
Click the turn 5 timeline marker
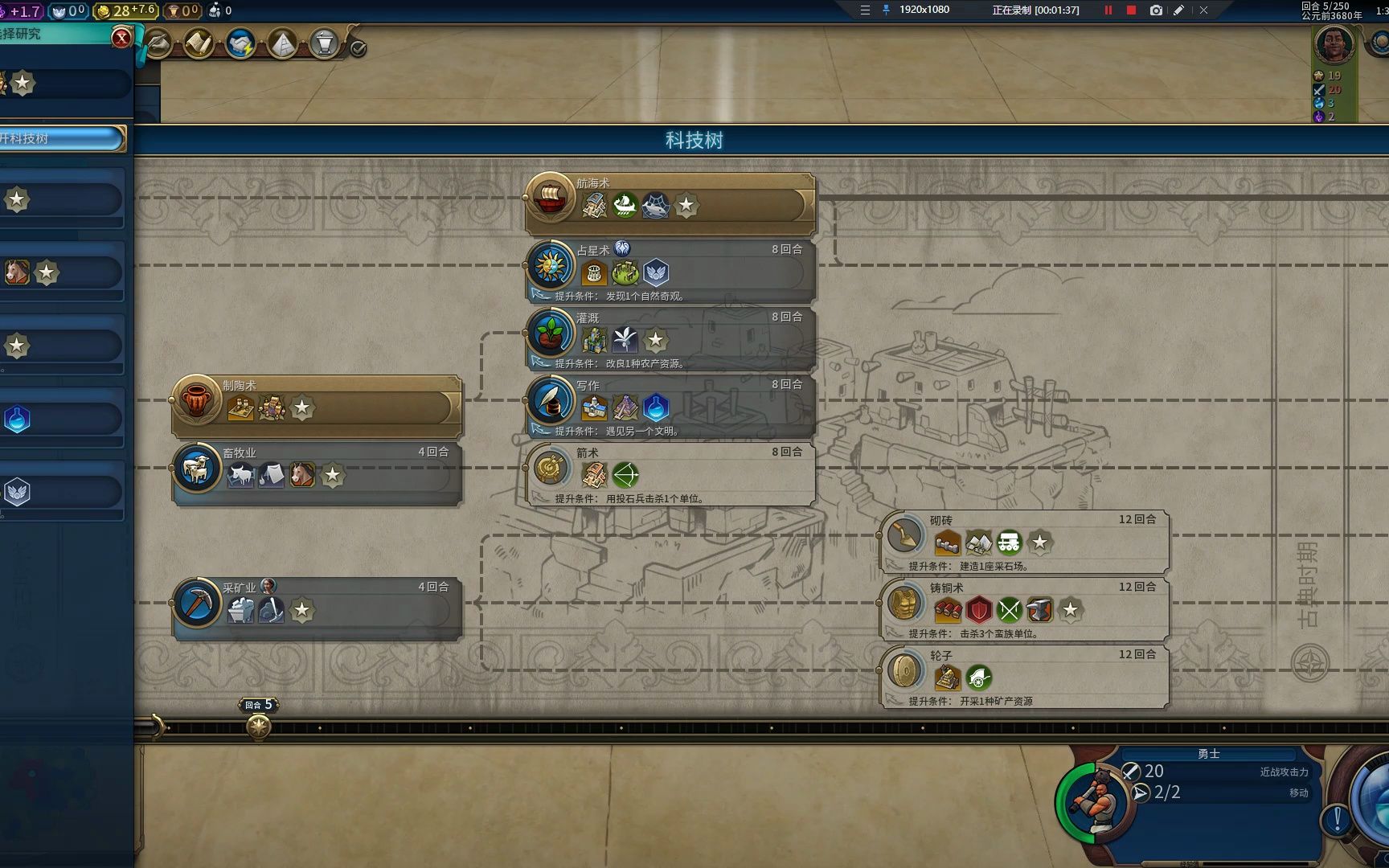[x=258, y=727]
